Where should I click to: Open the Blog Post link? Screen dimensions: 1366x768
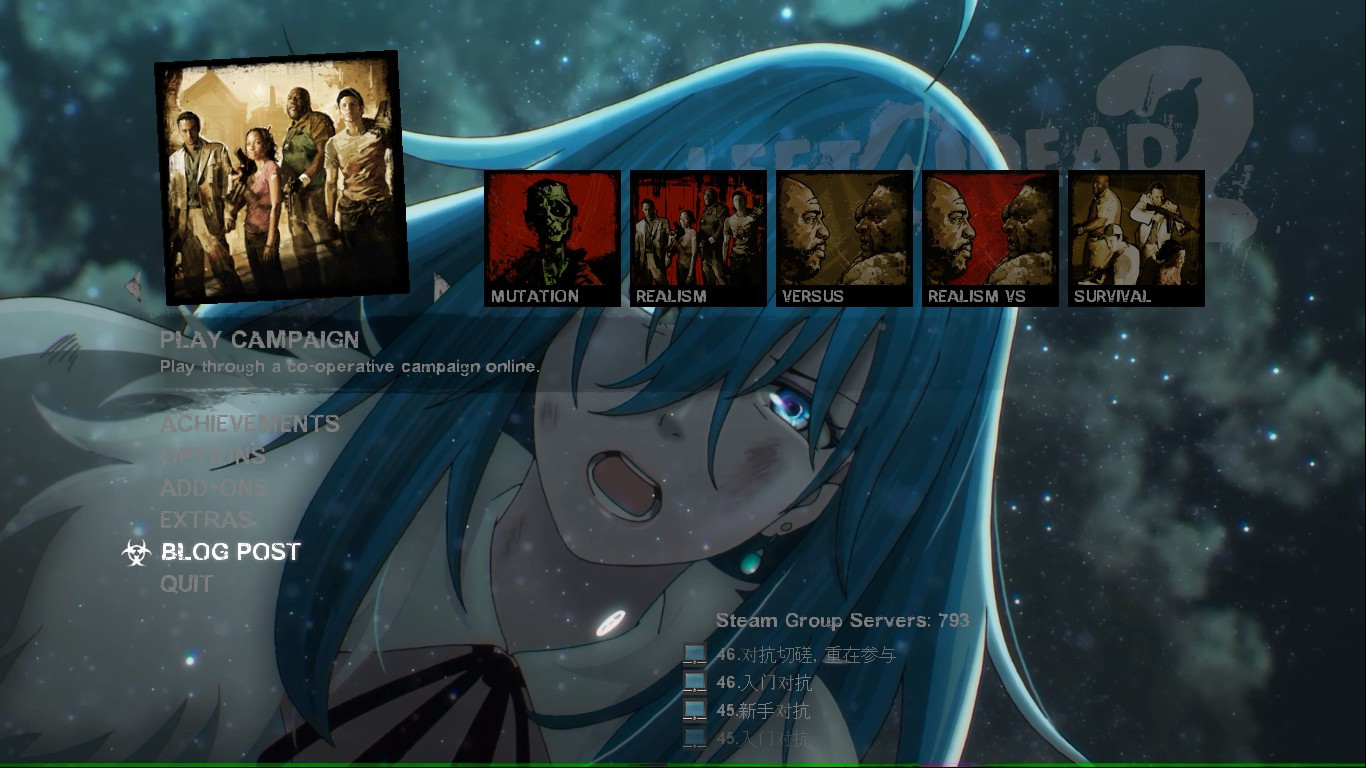[x=231, y=551]
